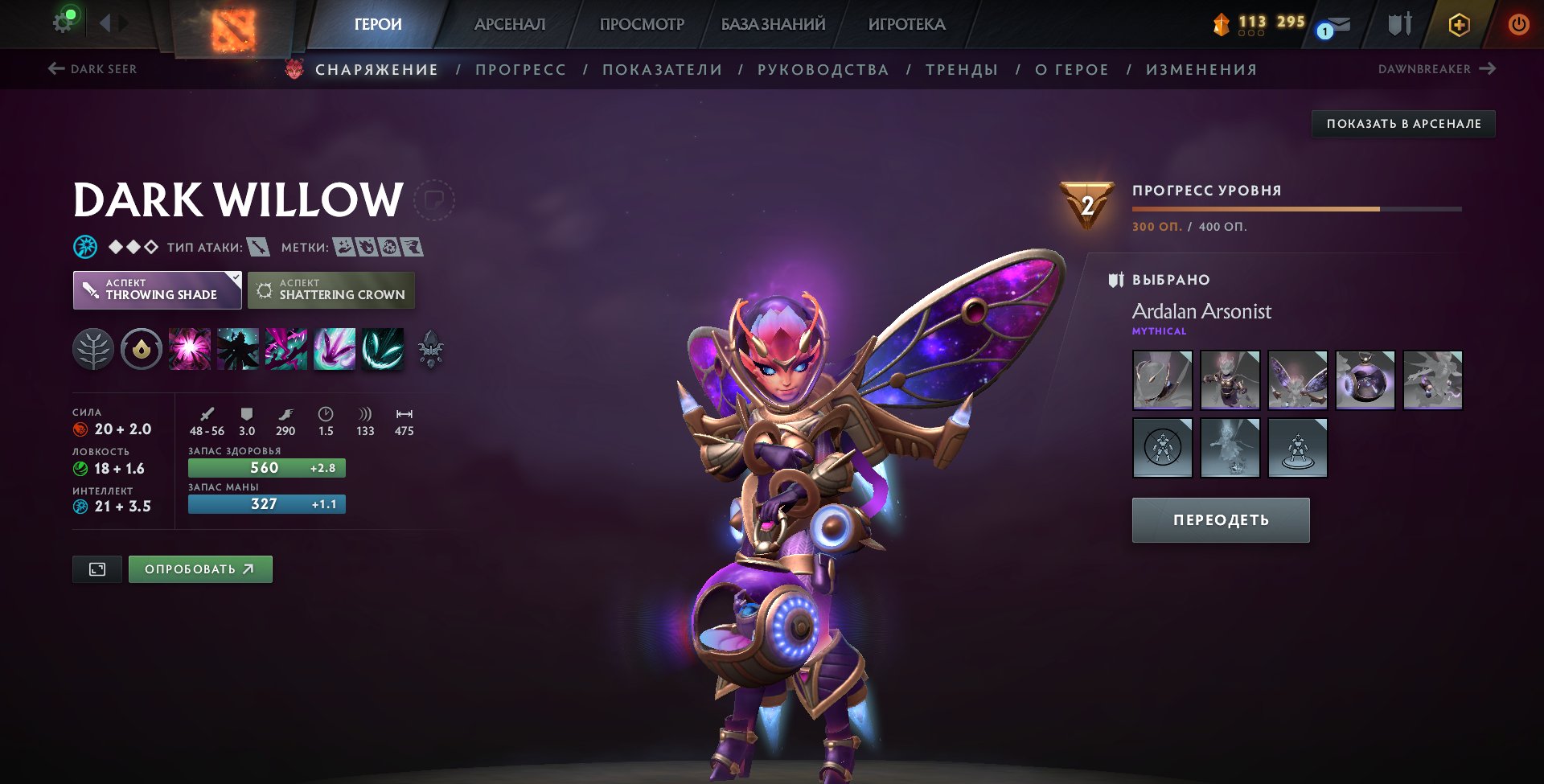Select the first Ardalan Arsonist set thumbnail
Image resolution: width=1544 pixels, height=784 pixels.
point(1162,380)
